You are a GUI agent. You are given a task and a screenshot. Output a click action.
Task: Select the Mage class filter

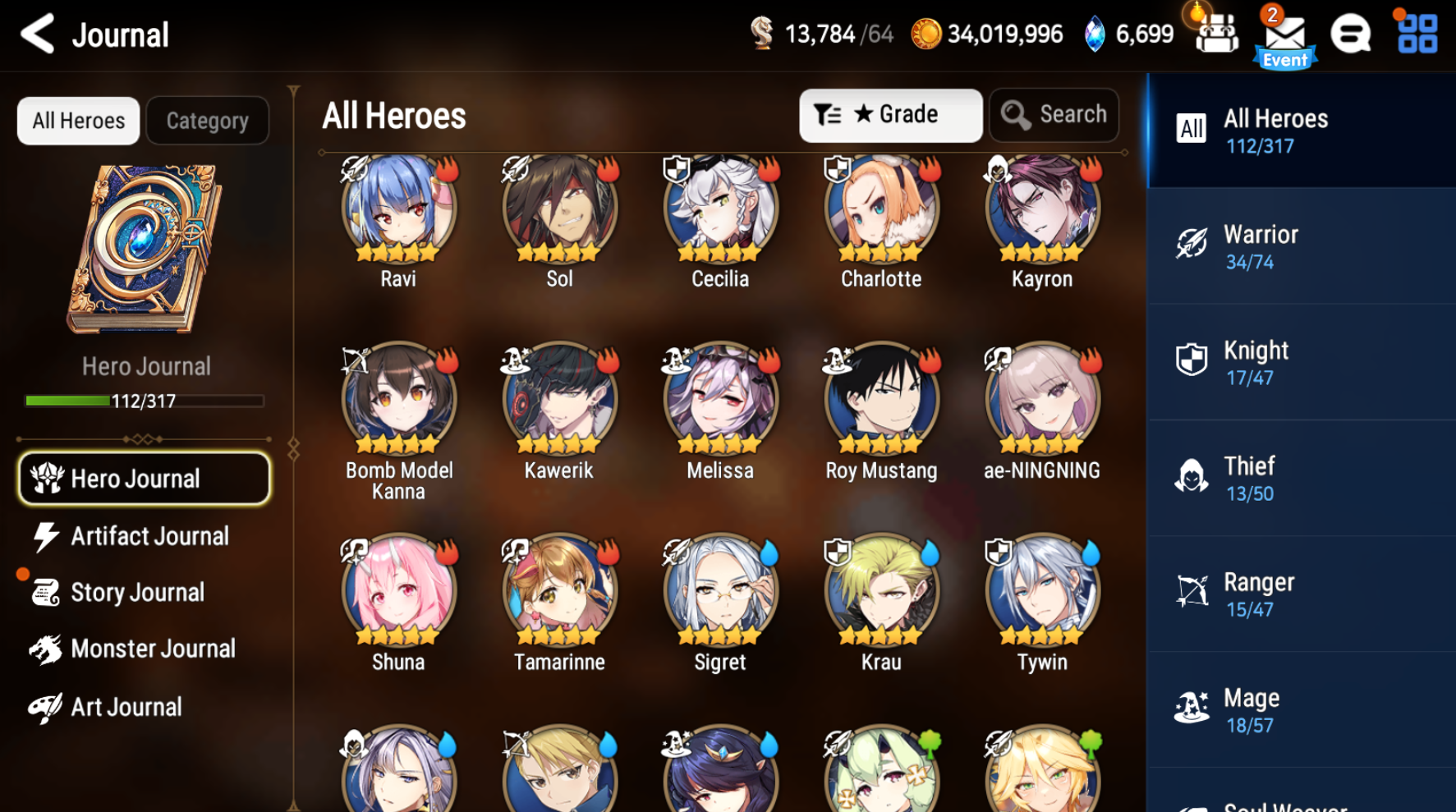1301,709
